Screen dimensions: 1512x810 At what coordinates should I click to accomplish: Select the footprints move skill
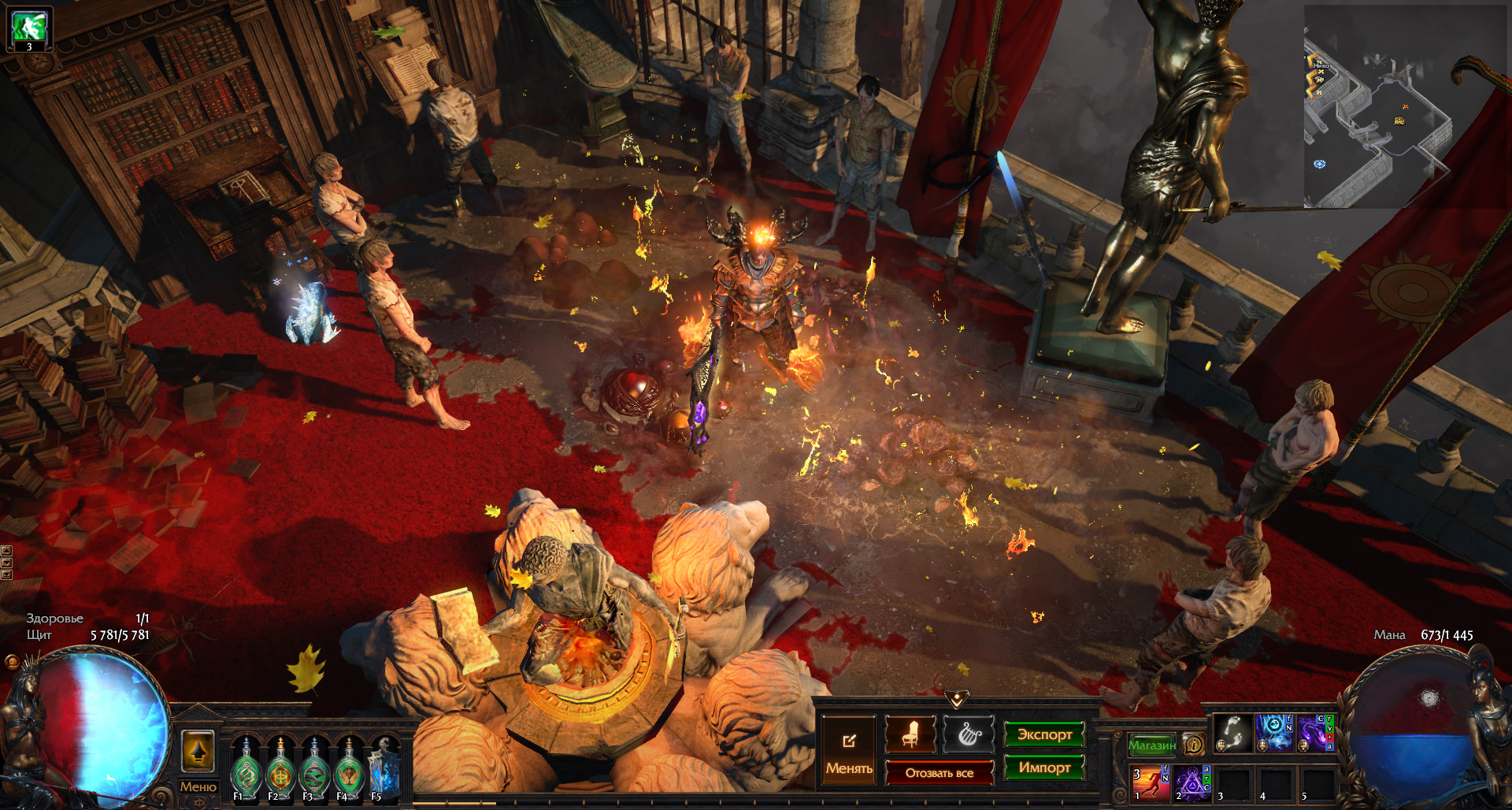[x=1232, y=733]
